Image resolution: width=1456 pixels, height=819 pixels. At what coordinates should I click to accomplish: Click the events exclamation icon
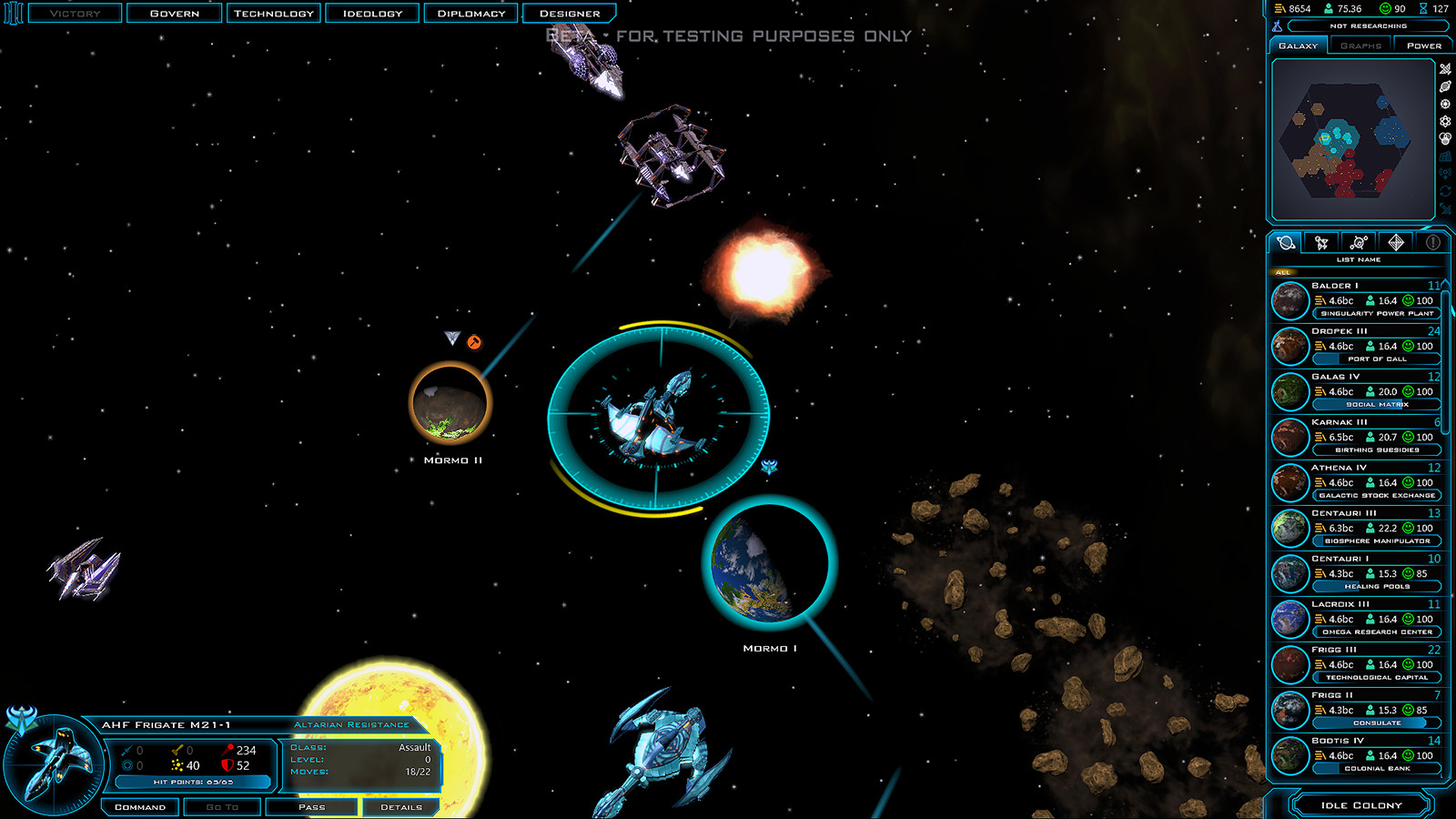coord(1431,243)
